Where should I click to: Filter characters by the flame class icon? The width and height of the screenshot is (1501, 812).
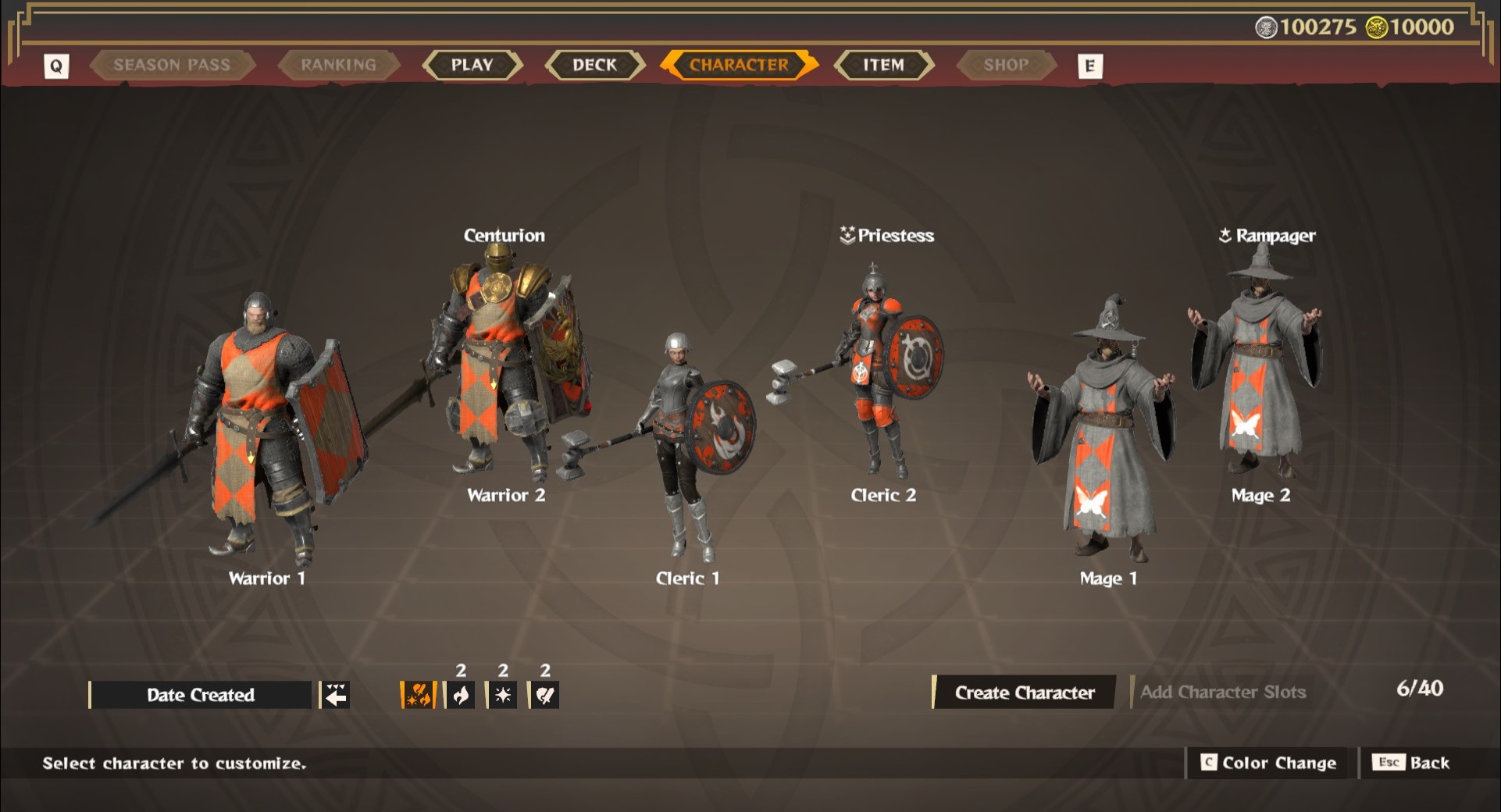pos(461,695)
